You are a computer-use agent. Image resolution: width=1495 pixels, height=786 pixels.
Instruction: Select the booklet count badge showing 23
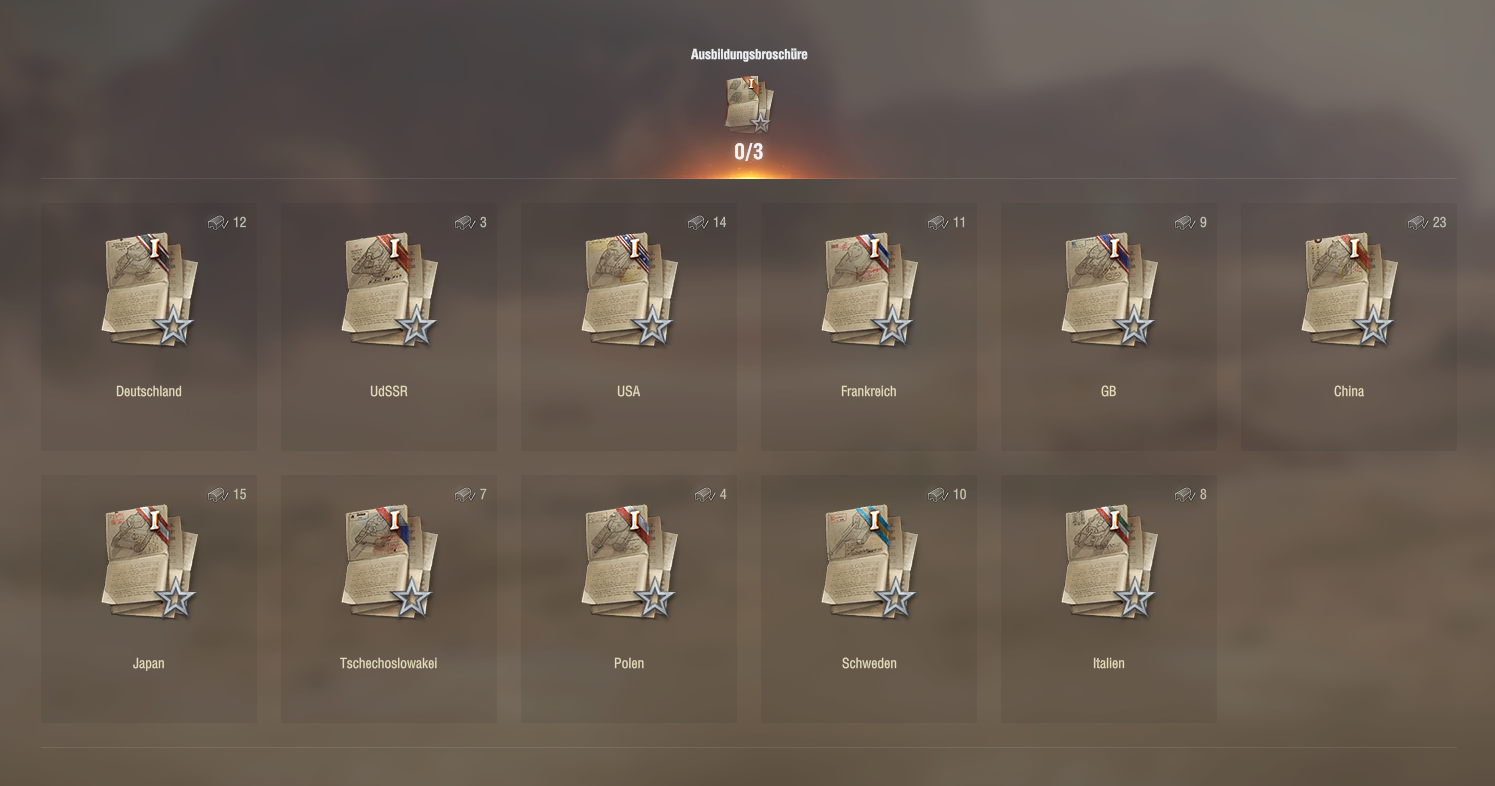1428,223
